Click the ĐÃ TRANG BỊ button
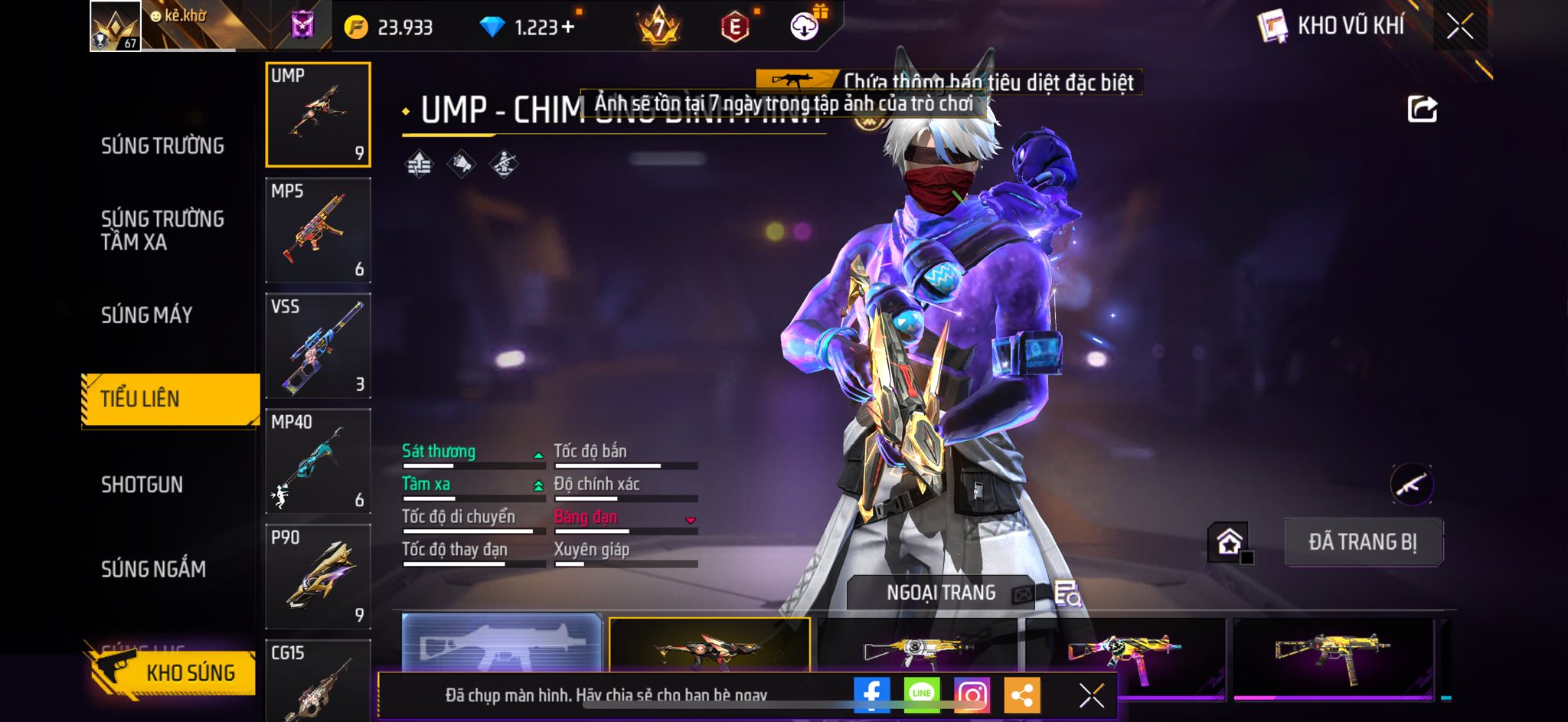Image resolution: width=1568 pixels, height=722 pixels. point(1363,542)
